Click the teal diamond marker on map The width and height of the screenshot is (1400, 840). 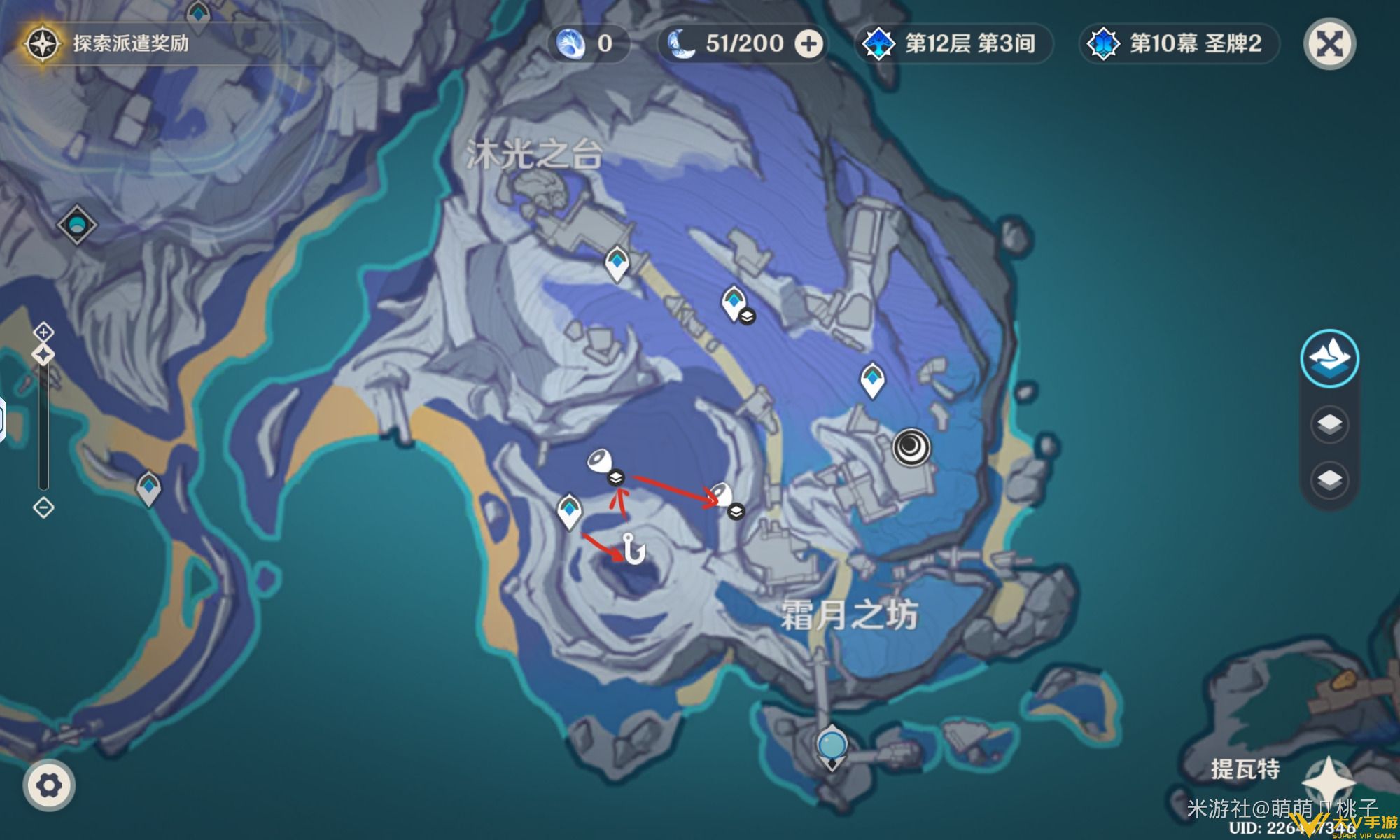pyautogui.click(x=76, y=225)
